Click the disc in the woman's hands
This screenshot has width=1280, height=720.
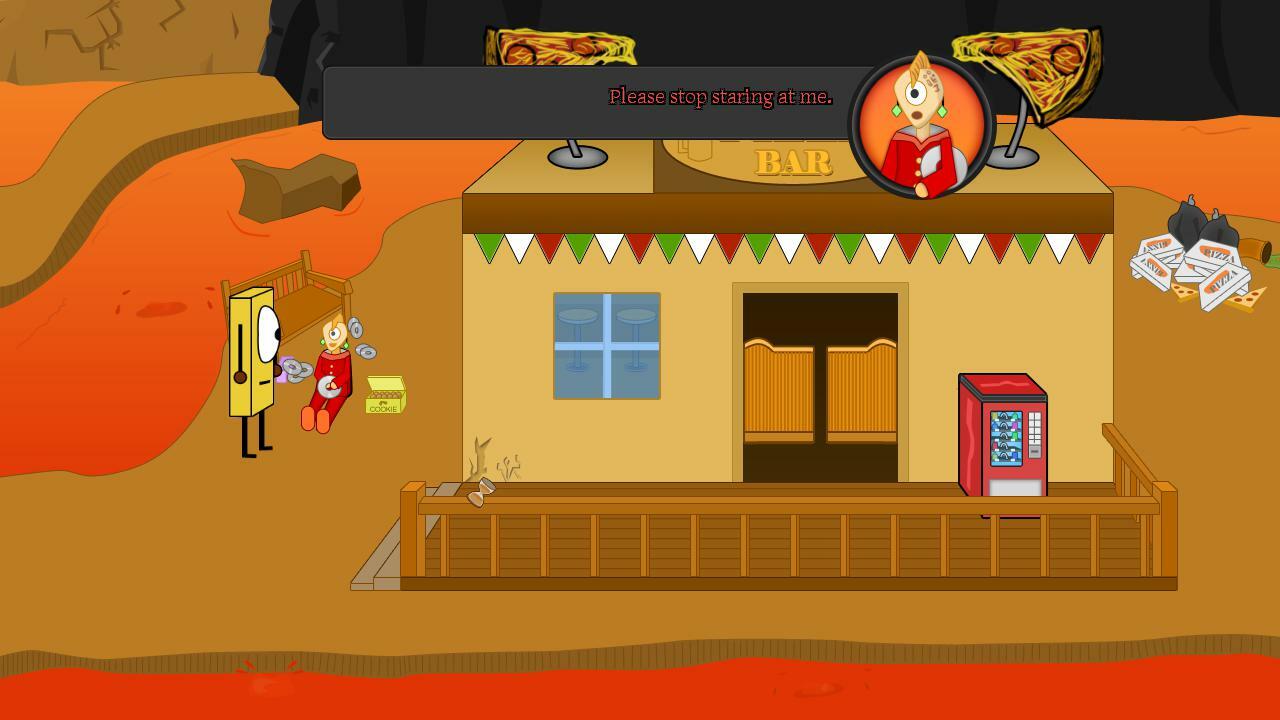click(329, 388)
